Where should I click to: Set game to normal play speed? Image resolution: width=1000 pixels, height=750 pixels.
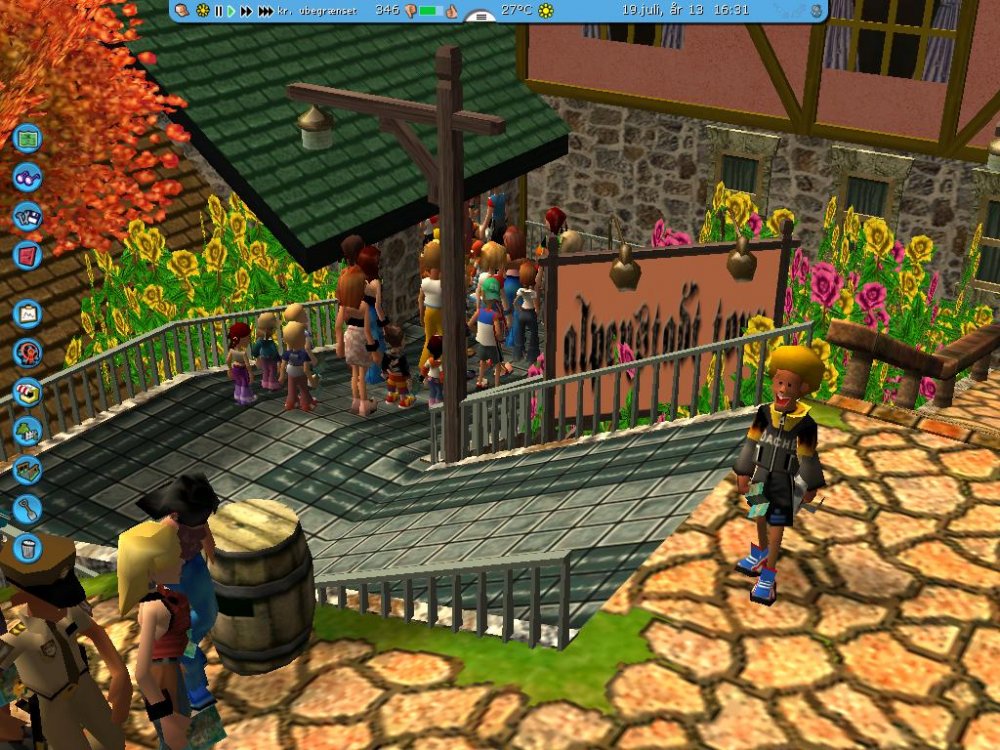(231, 11)
